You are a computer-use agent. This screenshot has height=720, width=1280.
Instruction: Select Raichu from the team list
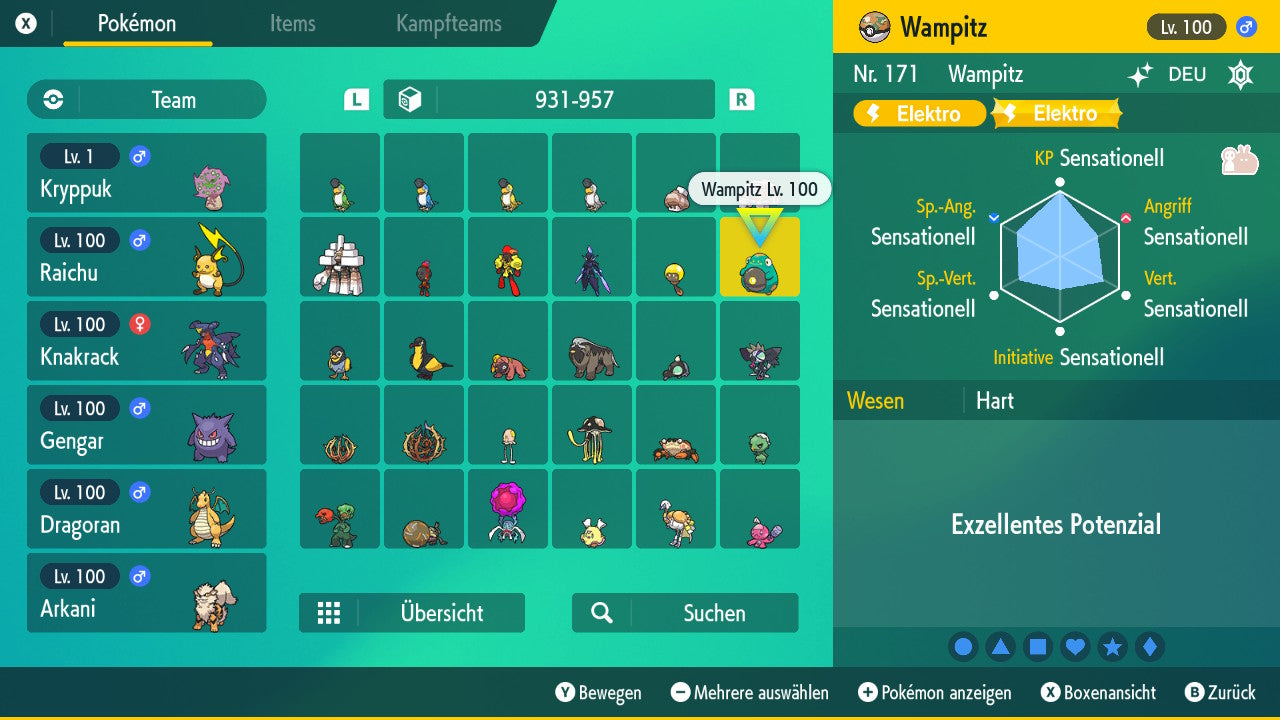click(147, 256)
